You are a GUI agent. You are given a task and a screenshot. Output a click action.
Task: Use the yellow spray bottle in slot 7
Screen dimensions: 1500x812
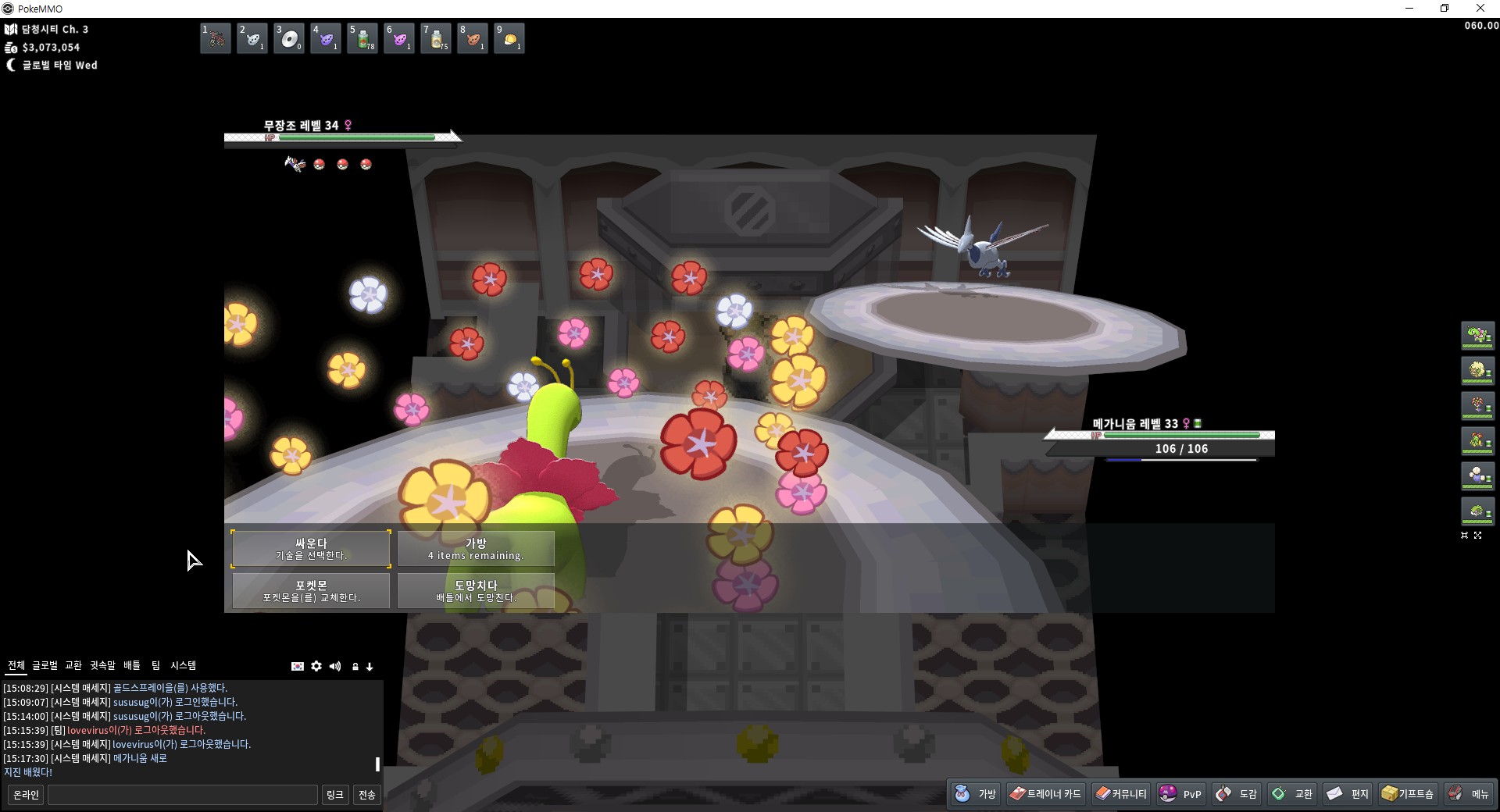[436, 38]
